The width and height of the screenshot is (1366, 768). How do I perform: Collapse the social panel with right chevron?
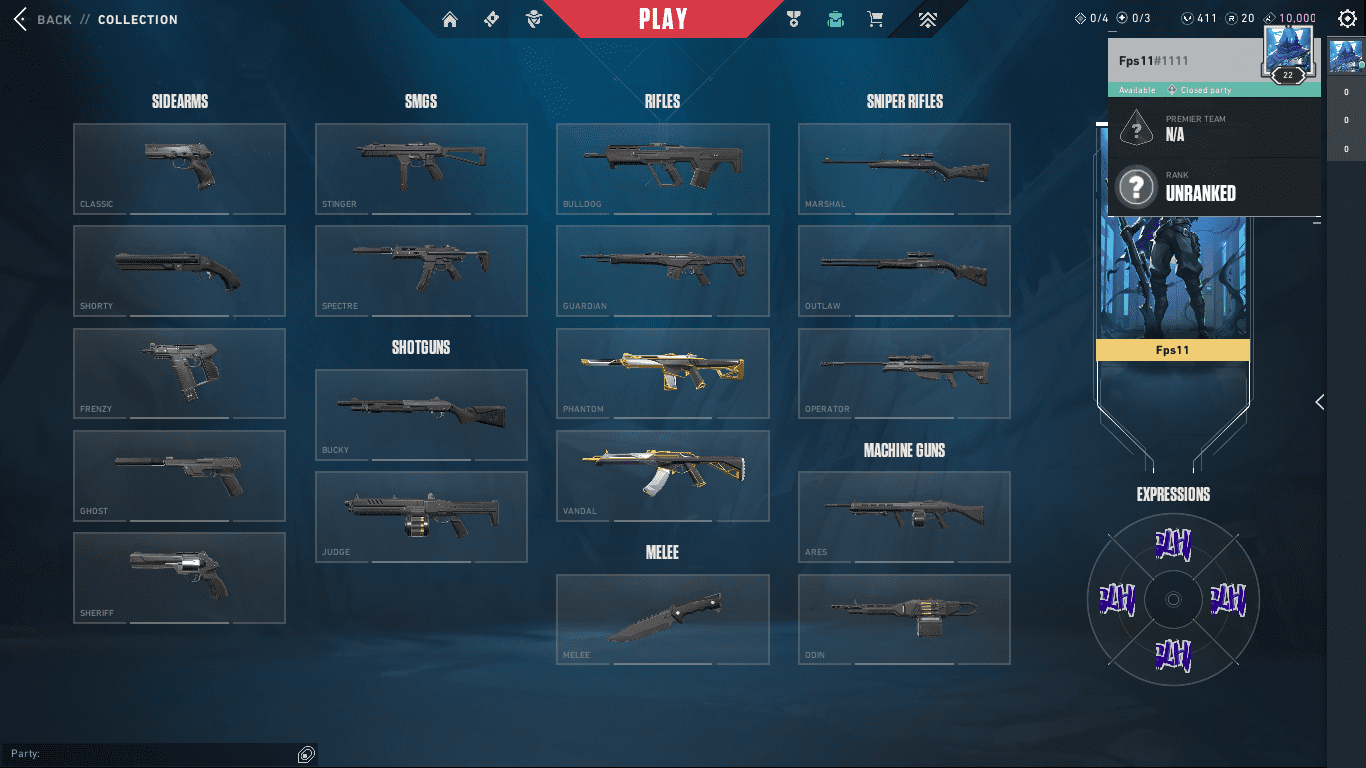1318,403
